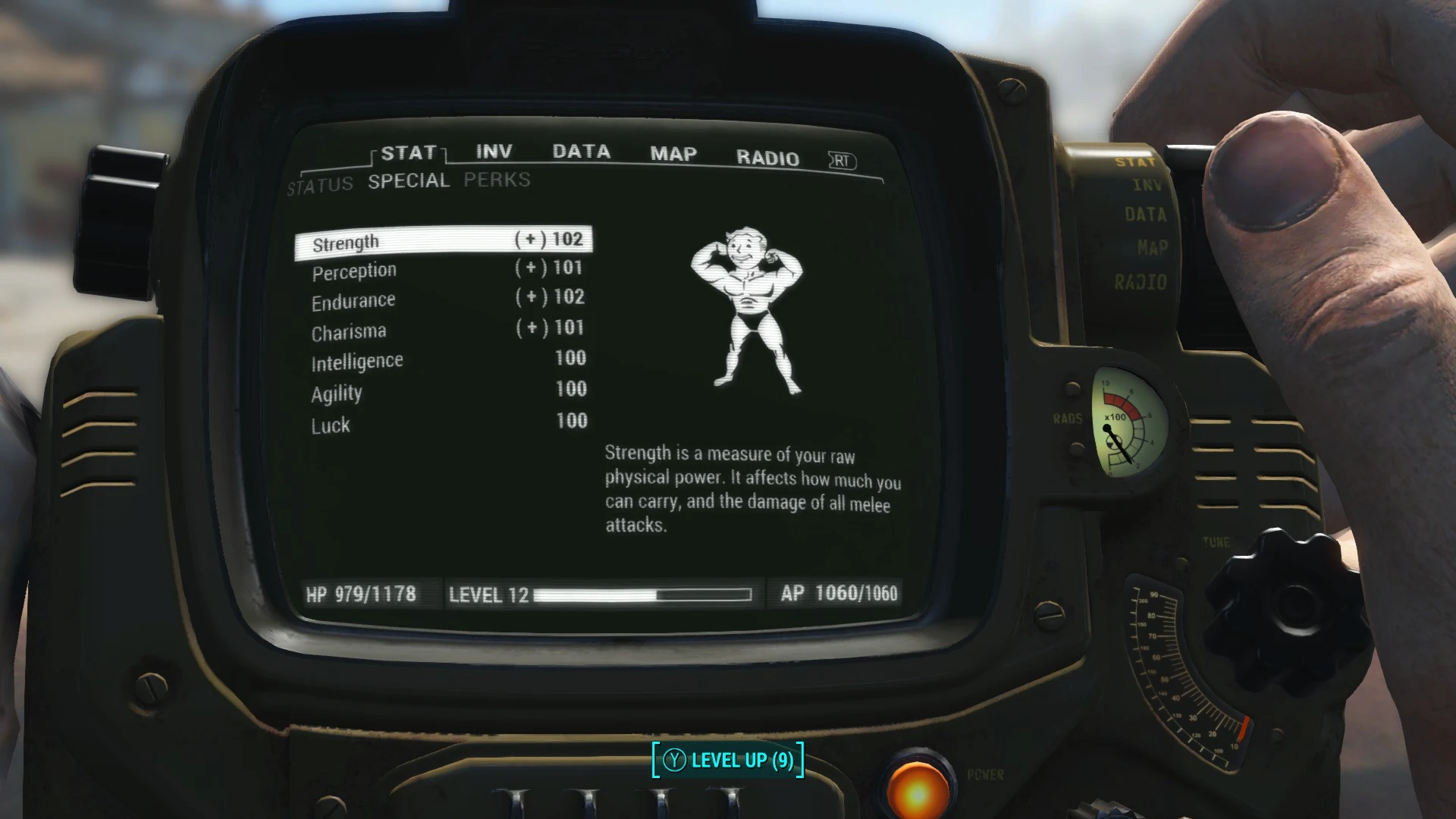
Task: View the PERKS sub-tab
Action: click(497, 180)
